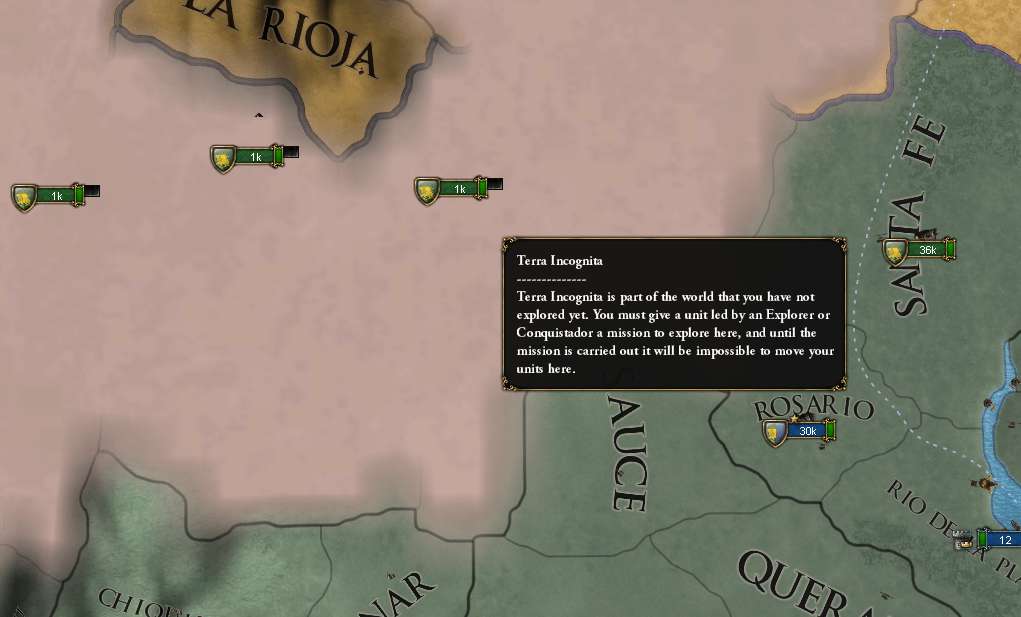1021x617 pixels.
Task: Select the 30k army banner at Rosario
Action: coord(800,431)
